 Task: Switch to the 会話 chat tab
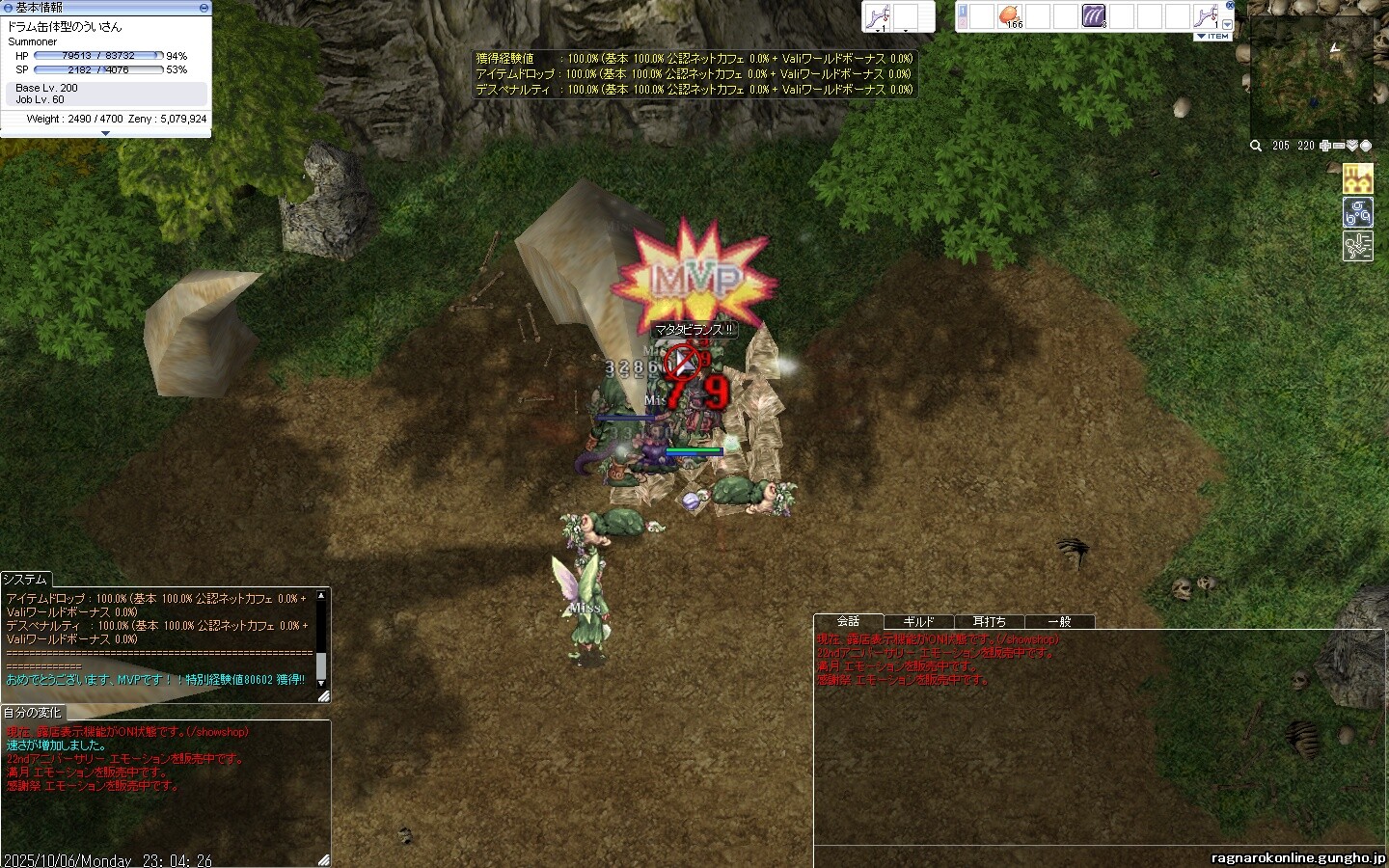coord(849,621)
